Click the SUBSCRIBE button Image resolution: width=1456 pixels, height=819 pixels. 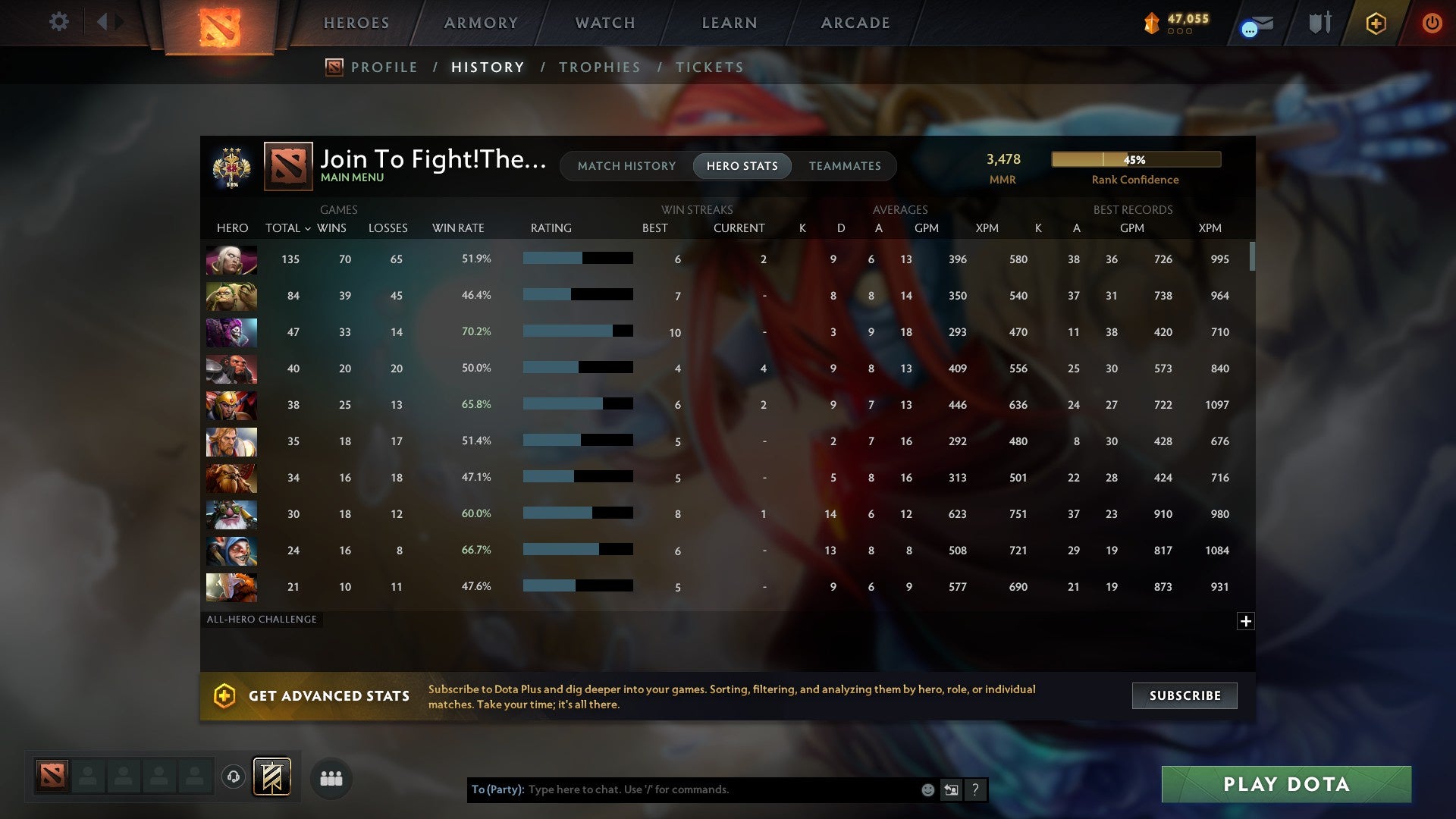click(1184, 695)
